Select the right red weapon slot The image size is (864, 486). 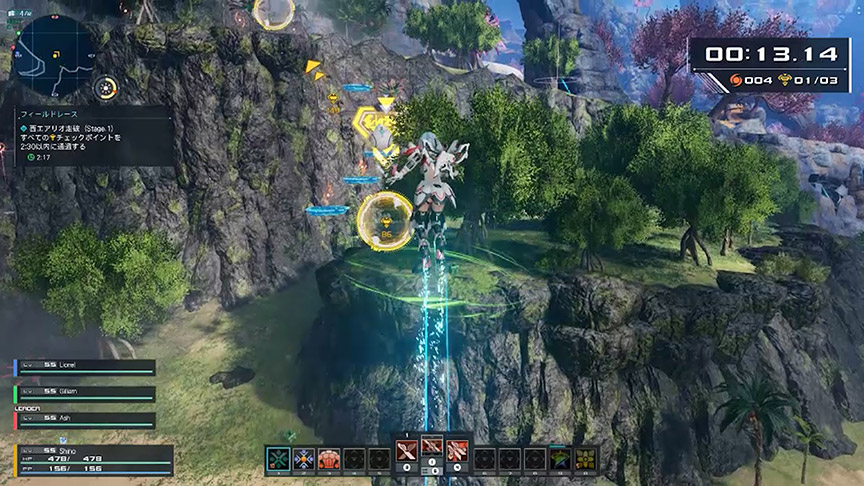458,451
